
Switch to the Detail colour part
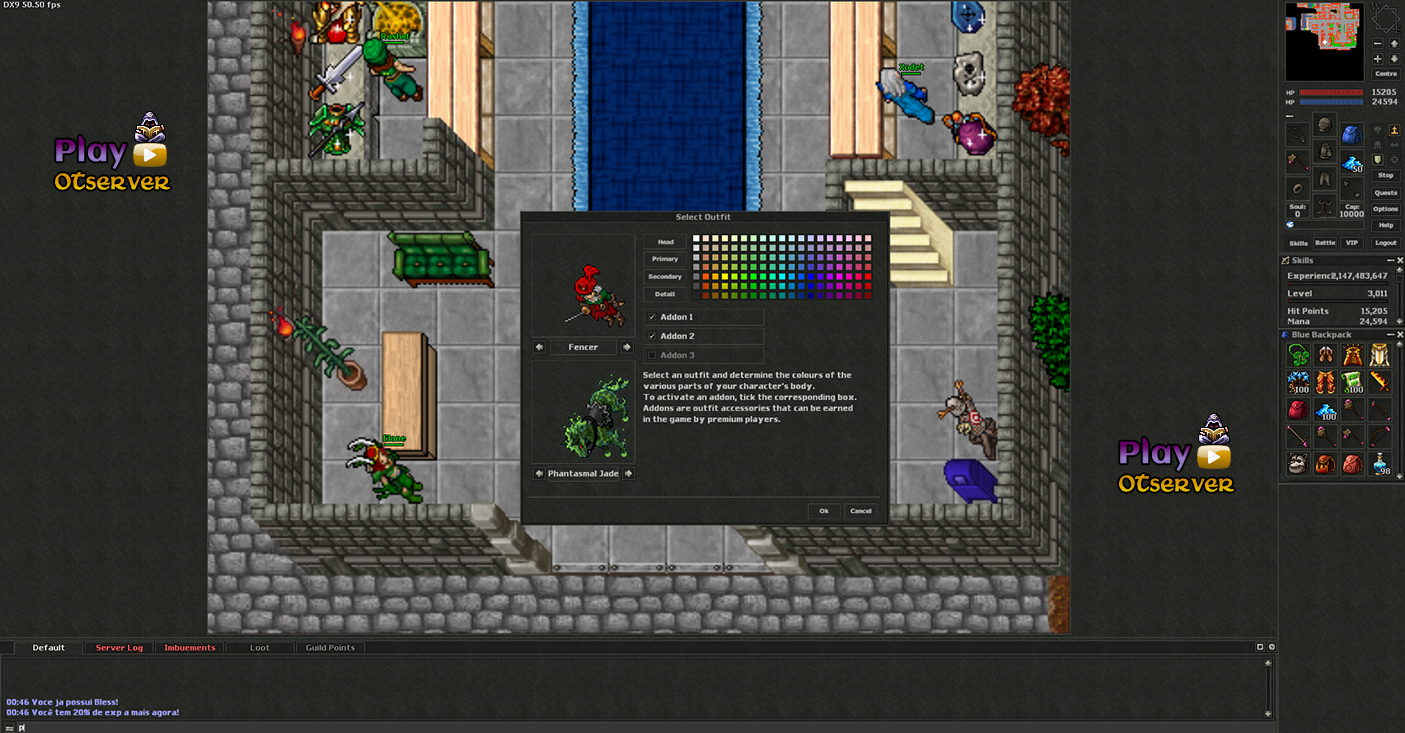(x=665, y=294)
